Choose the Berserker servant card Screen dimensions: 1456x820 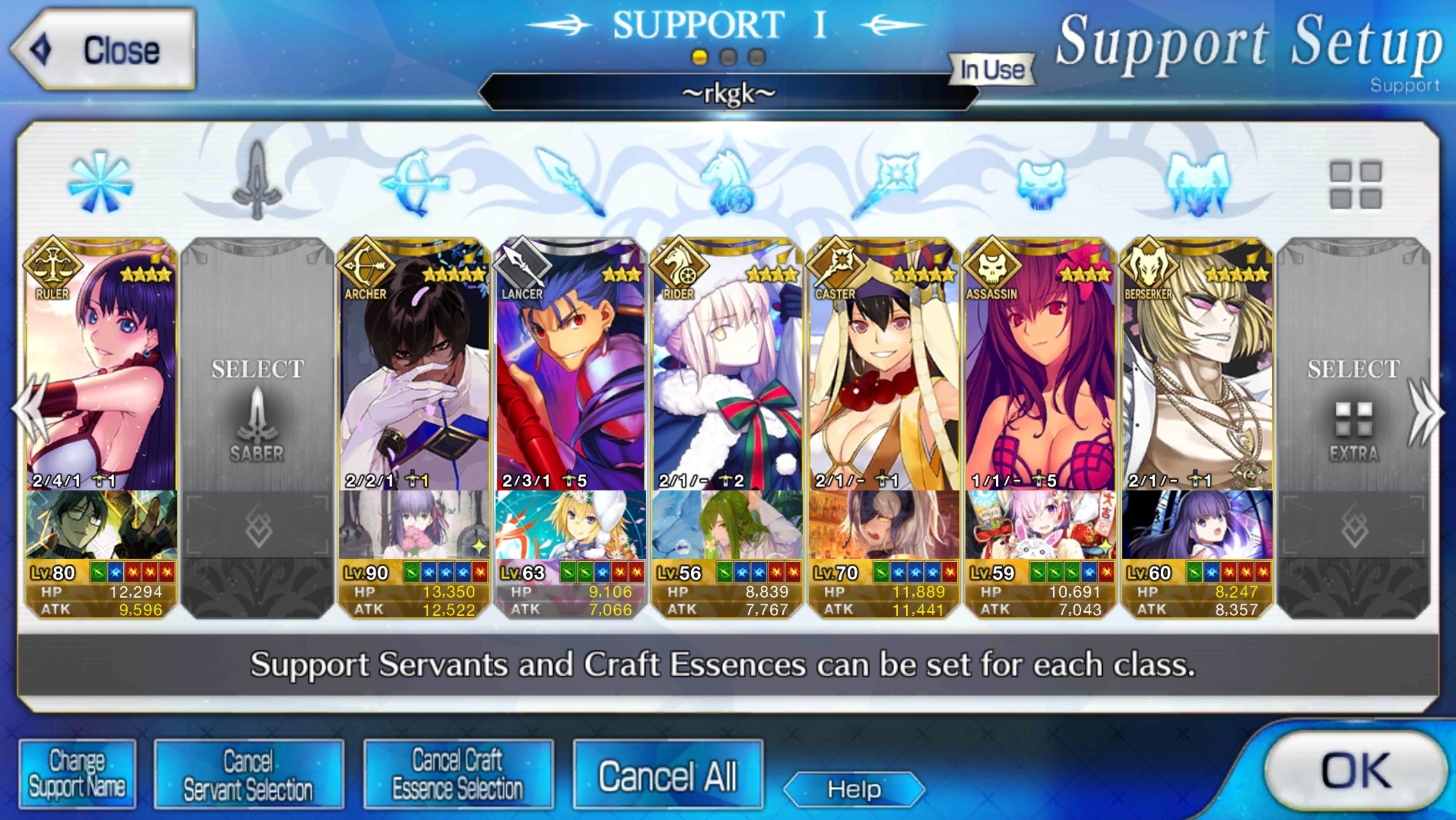pyautogui.click(x=1197, y=365)
